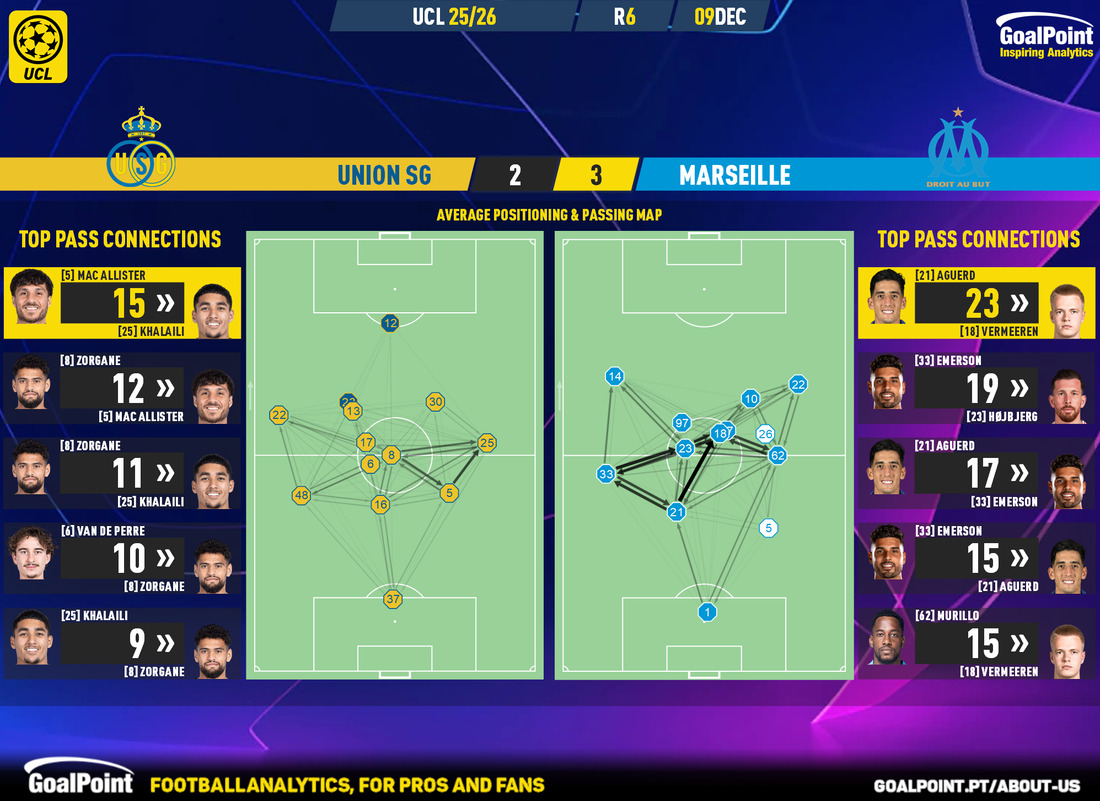1100x801 pixels.
Task: Select the Mac Allister to Khalaili connection row
Action: (121, 303)
